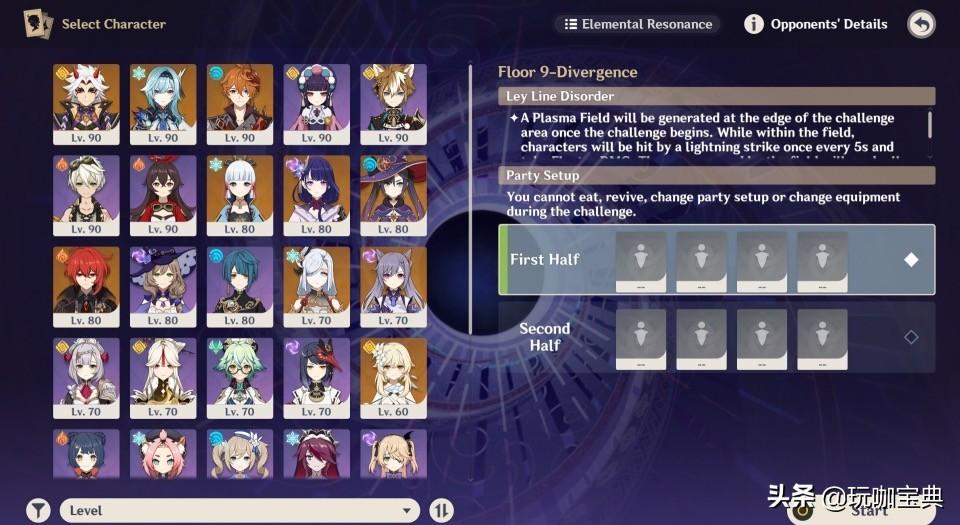Show Opponents' Details
Viewport: 960px width, 525px height.
coord(816,24)
